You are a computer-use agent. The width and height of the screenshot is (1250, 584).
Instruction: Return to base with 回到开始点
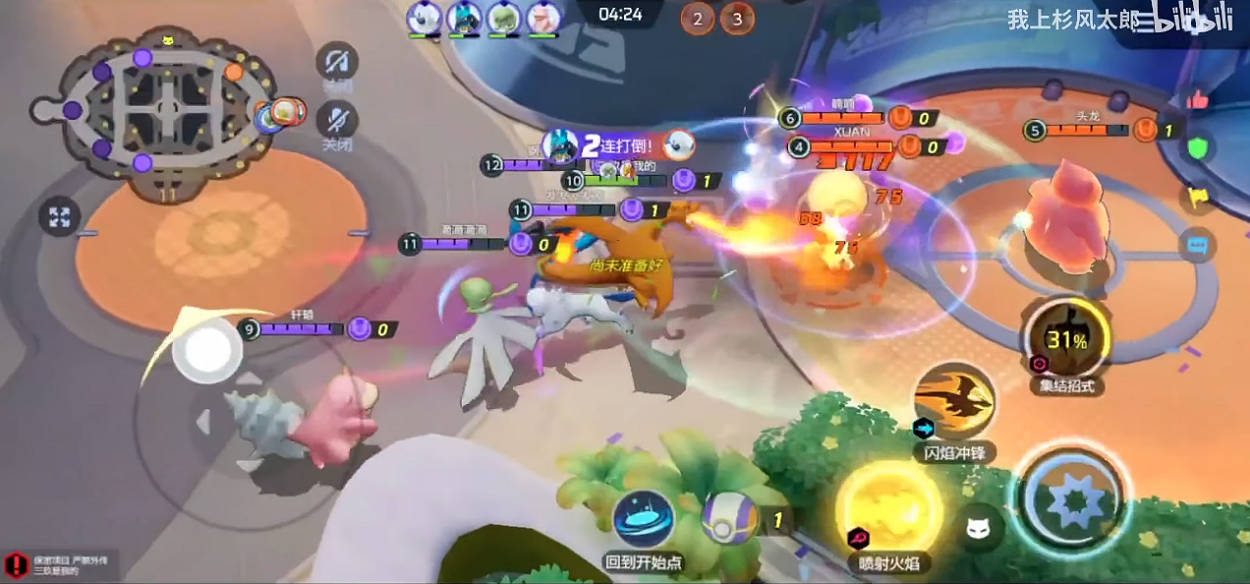(x=643, y=518)
